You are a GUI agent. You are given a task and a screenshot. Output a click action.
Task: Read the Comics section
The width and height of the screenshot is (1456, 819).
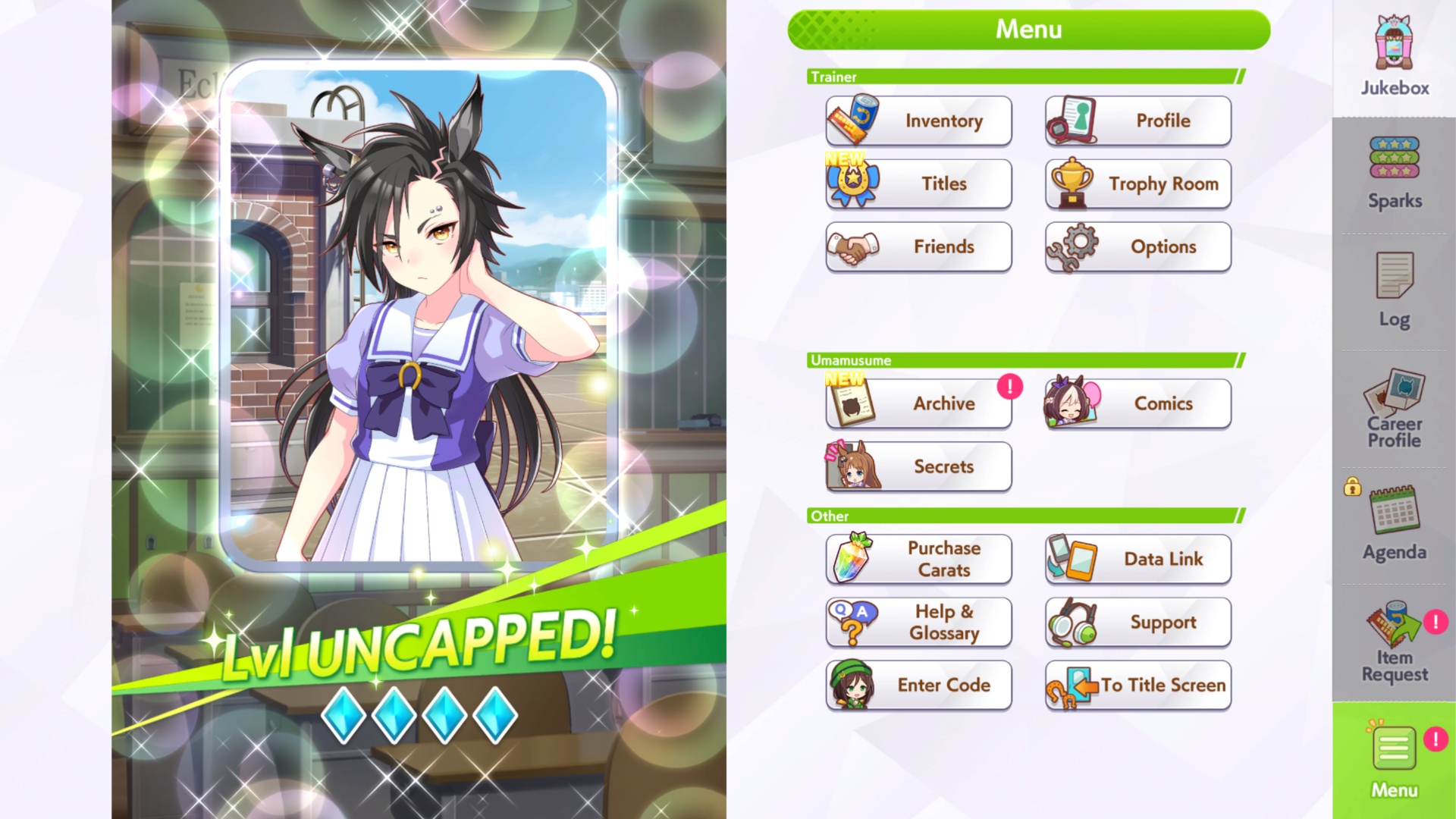[1137, 403]
